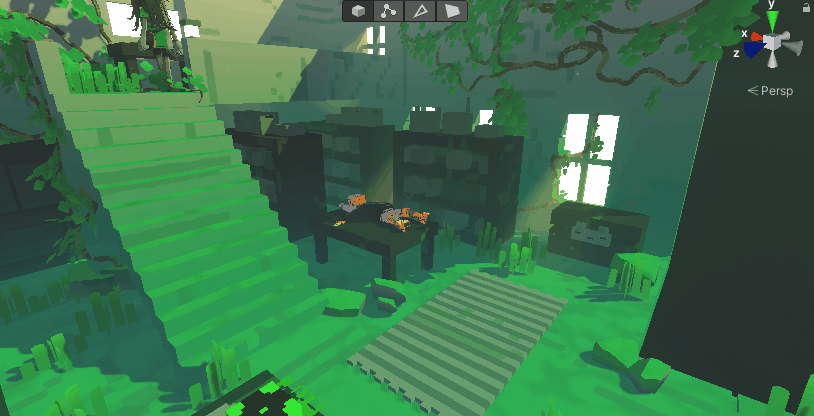Screen dimensions: 814x416
Task: Switch to face selection mode
Action: click(452, 11)
